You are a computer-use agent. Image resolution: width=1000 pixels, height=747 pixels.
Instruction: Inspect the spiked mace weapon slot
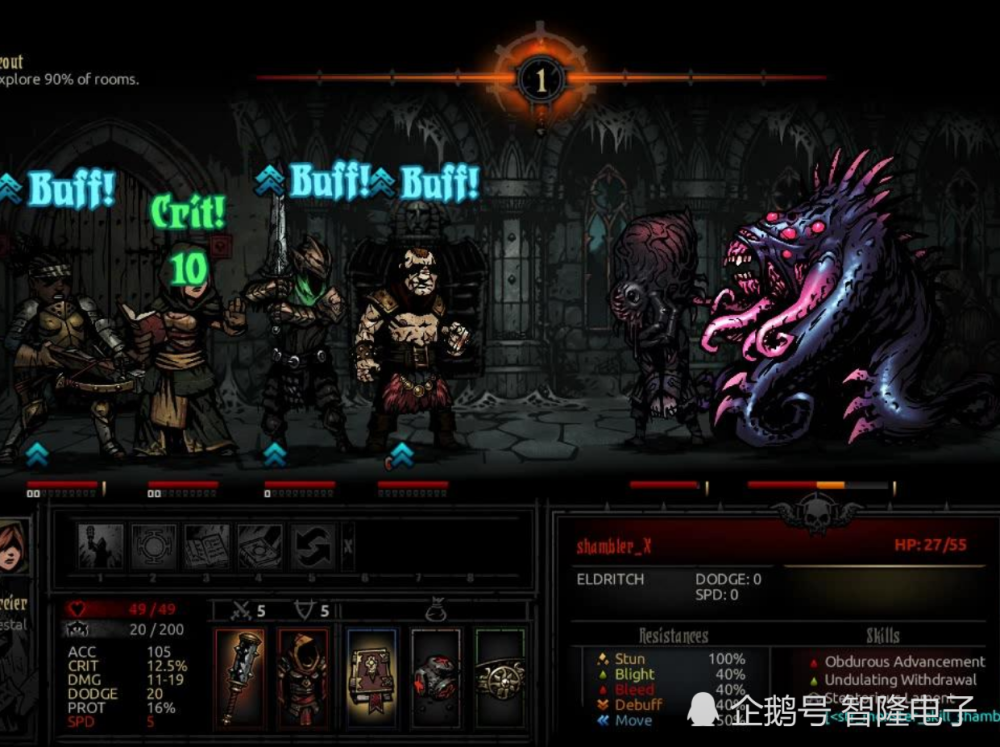239,677
